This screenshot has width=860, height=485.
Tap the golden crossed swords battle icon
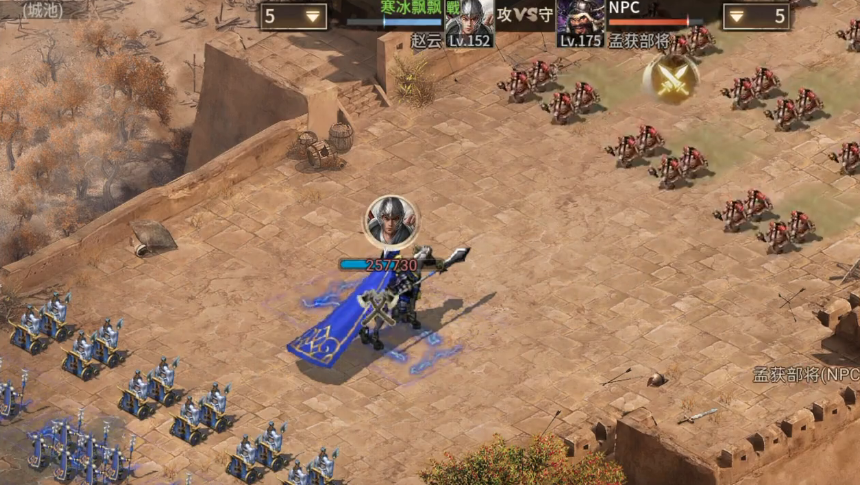(x=670, y=76)
